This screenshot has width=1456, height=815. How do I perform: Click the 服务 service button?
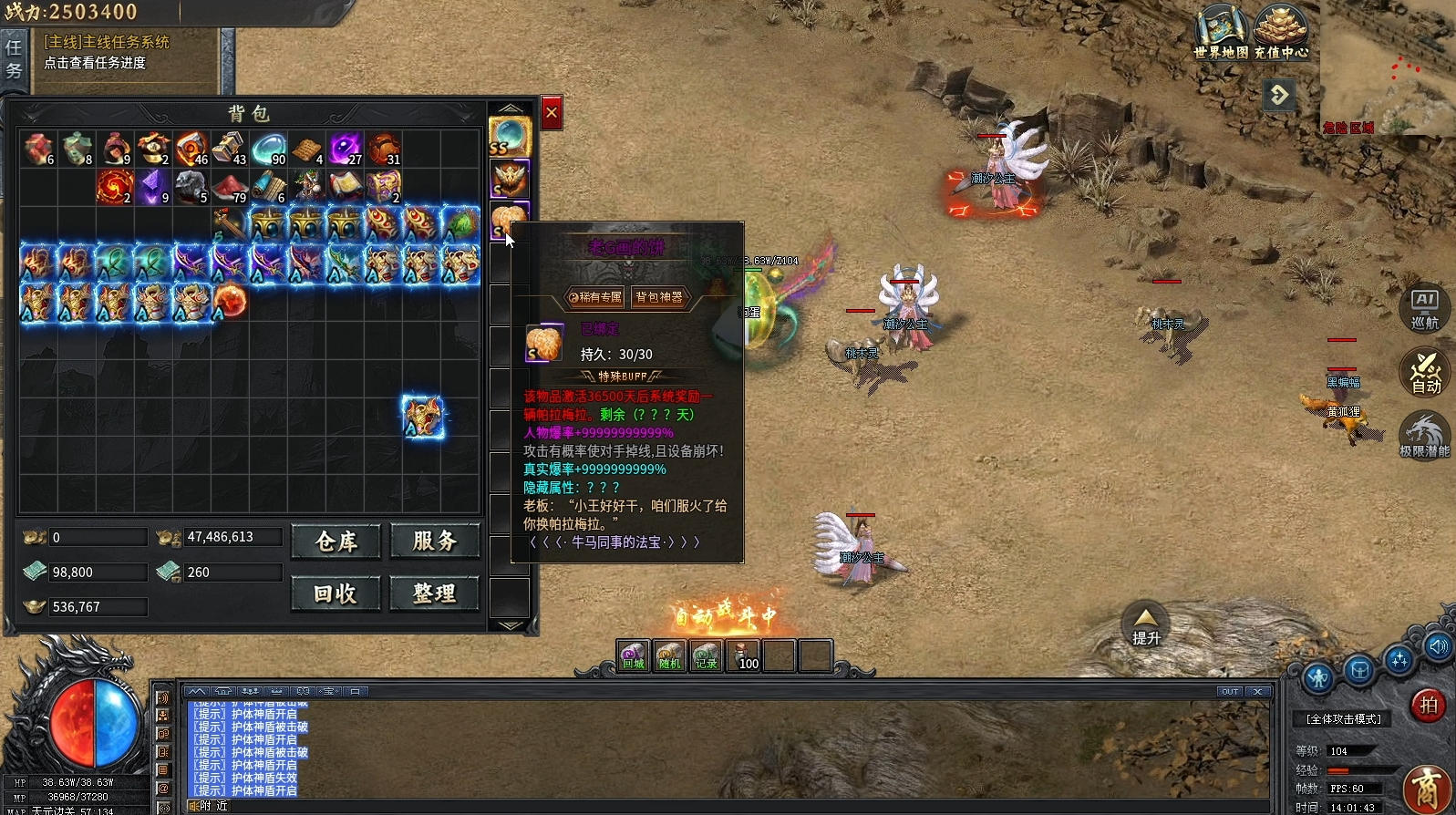point(435,542)
